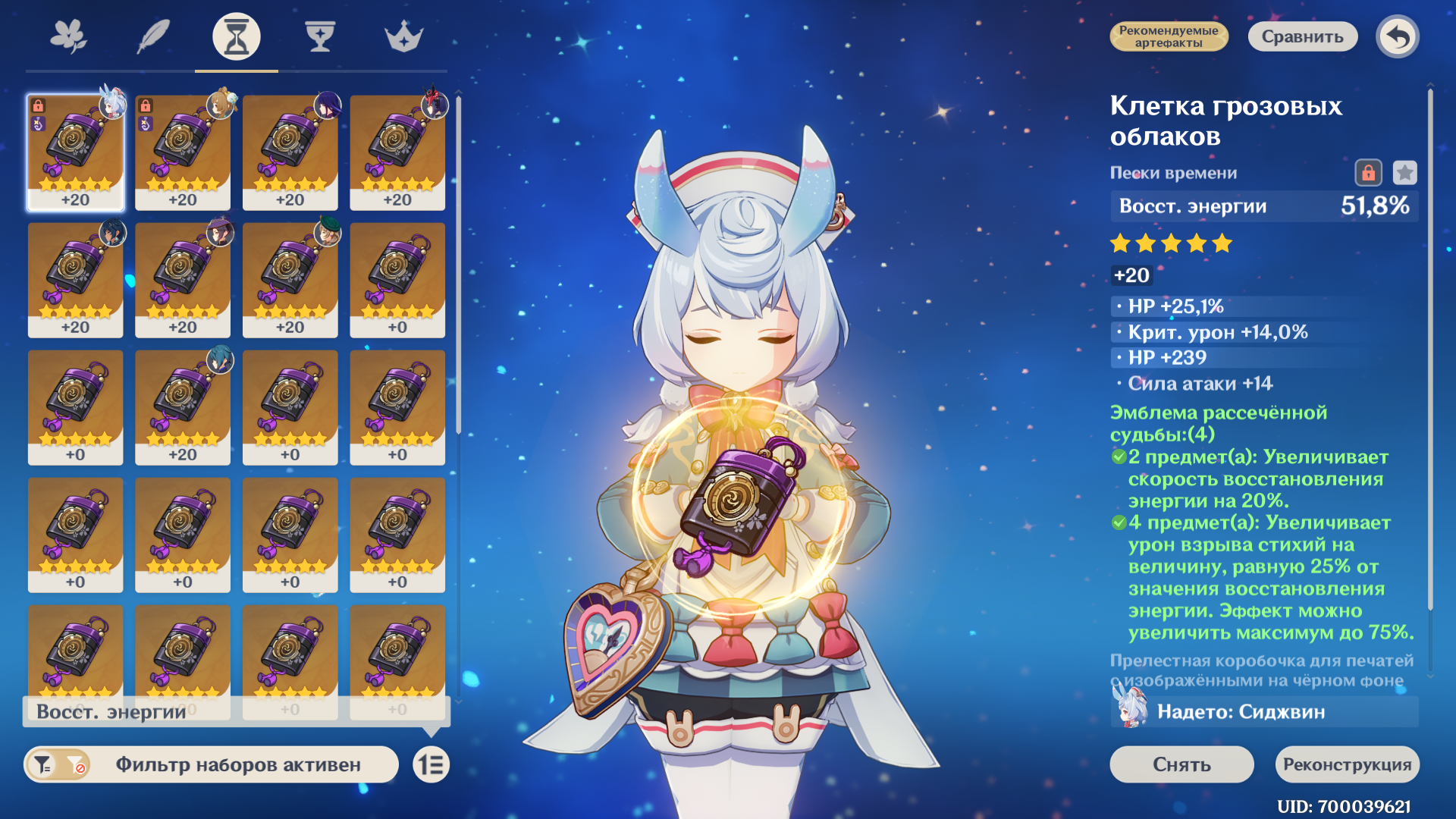Unequip the artifact with Снять
This screenshot has width=1456, height=819.
[1181, 764]
